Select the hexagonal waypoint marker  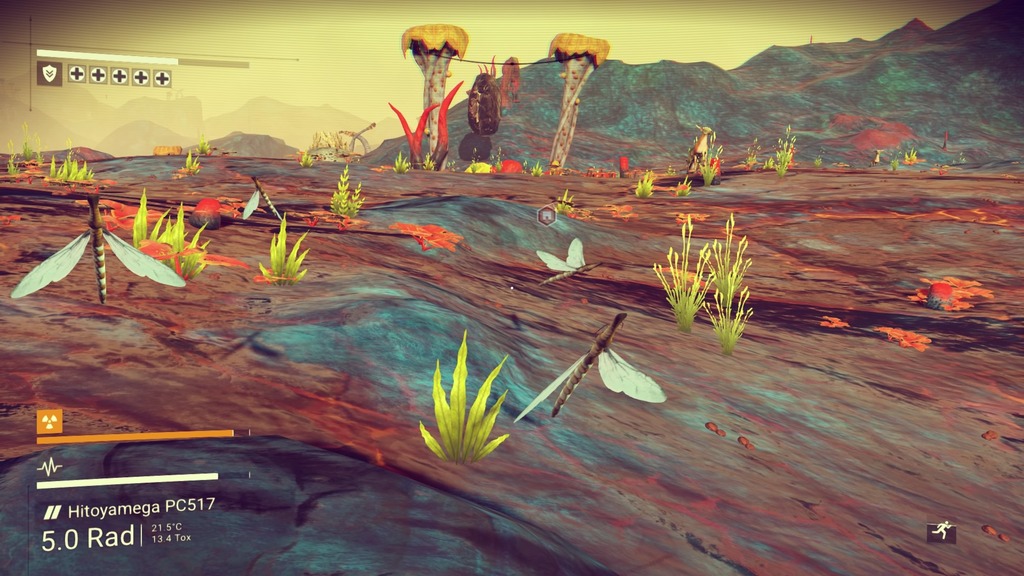(x=546, y=214)
